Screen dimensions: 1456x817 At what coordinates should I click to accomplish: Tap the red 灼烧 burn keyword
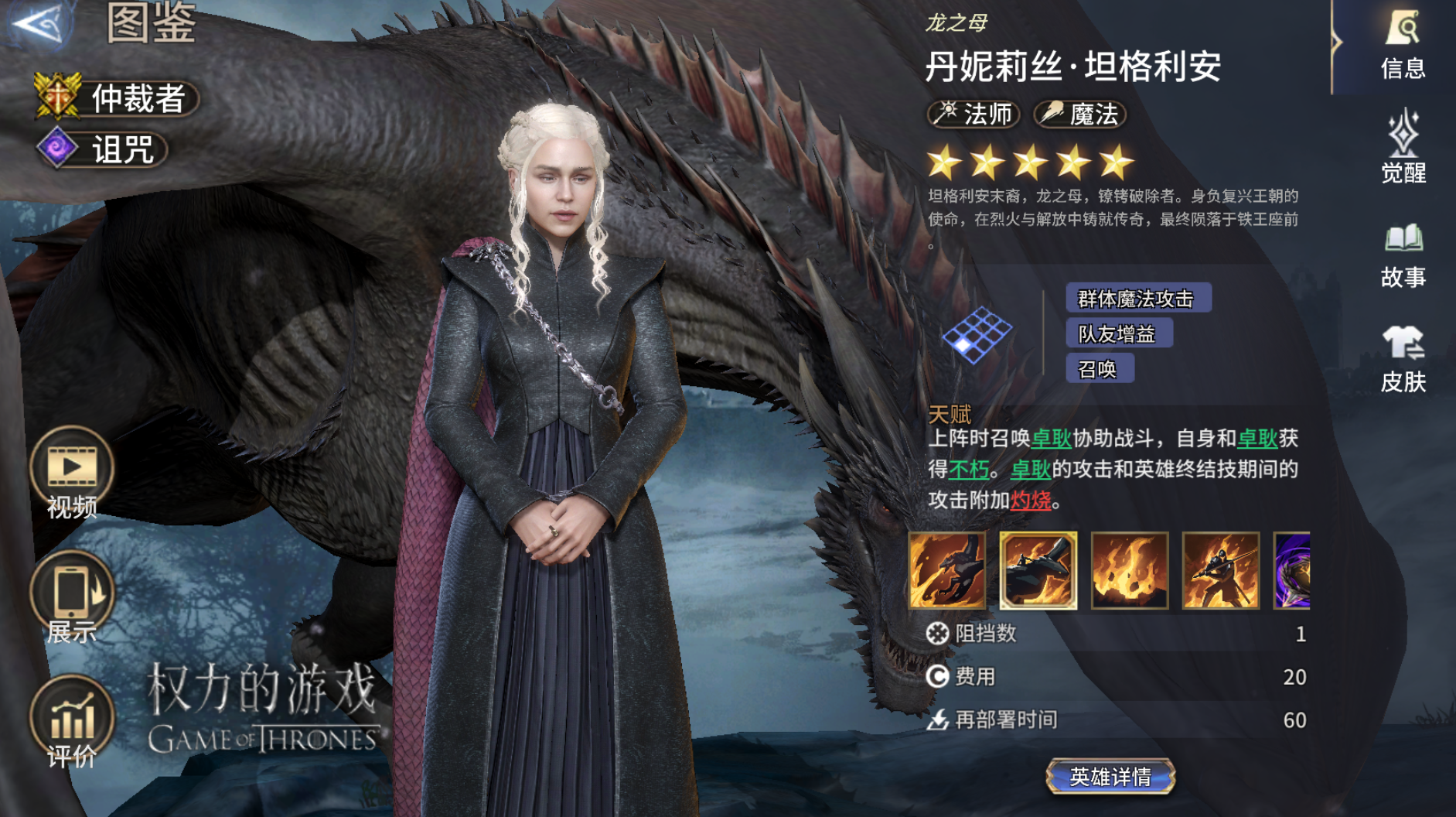click(1031, 501)
